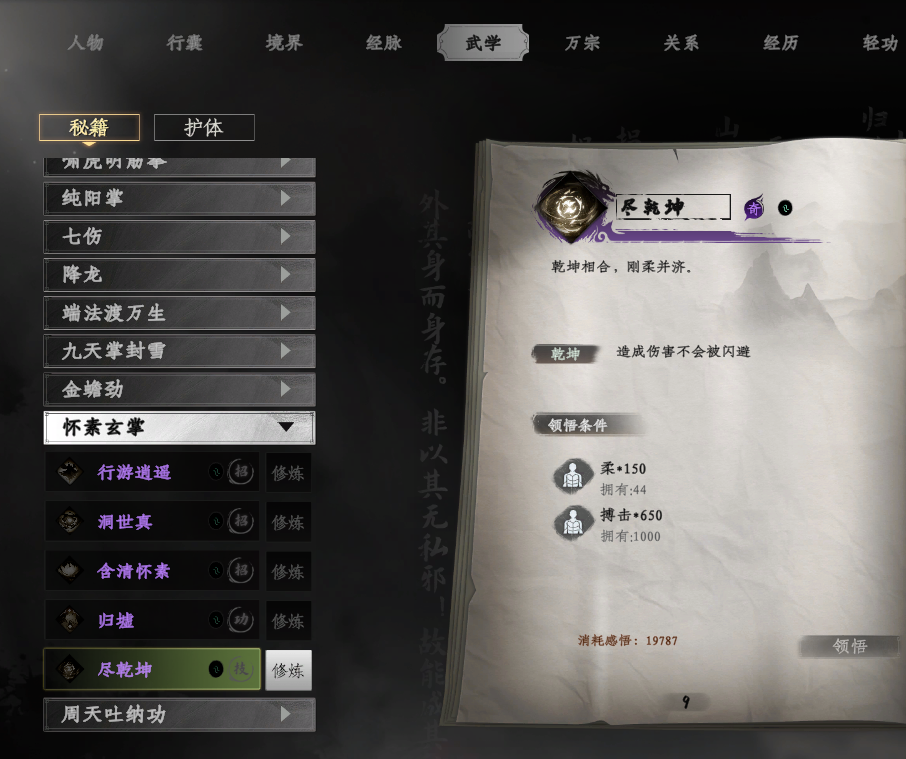Screen dimensions: 906x759
Task: Switch to the 护体 category
Action: tap(204, 128)
